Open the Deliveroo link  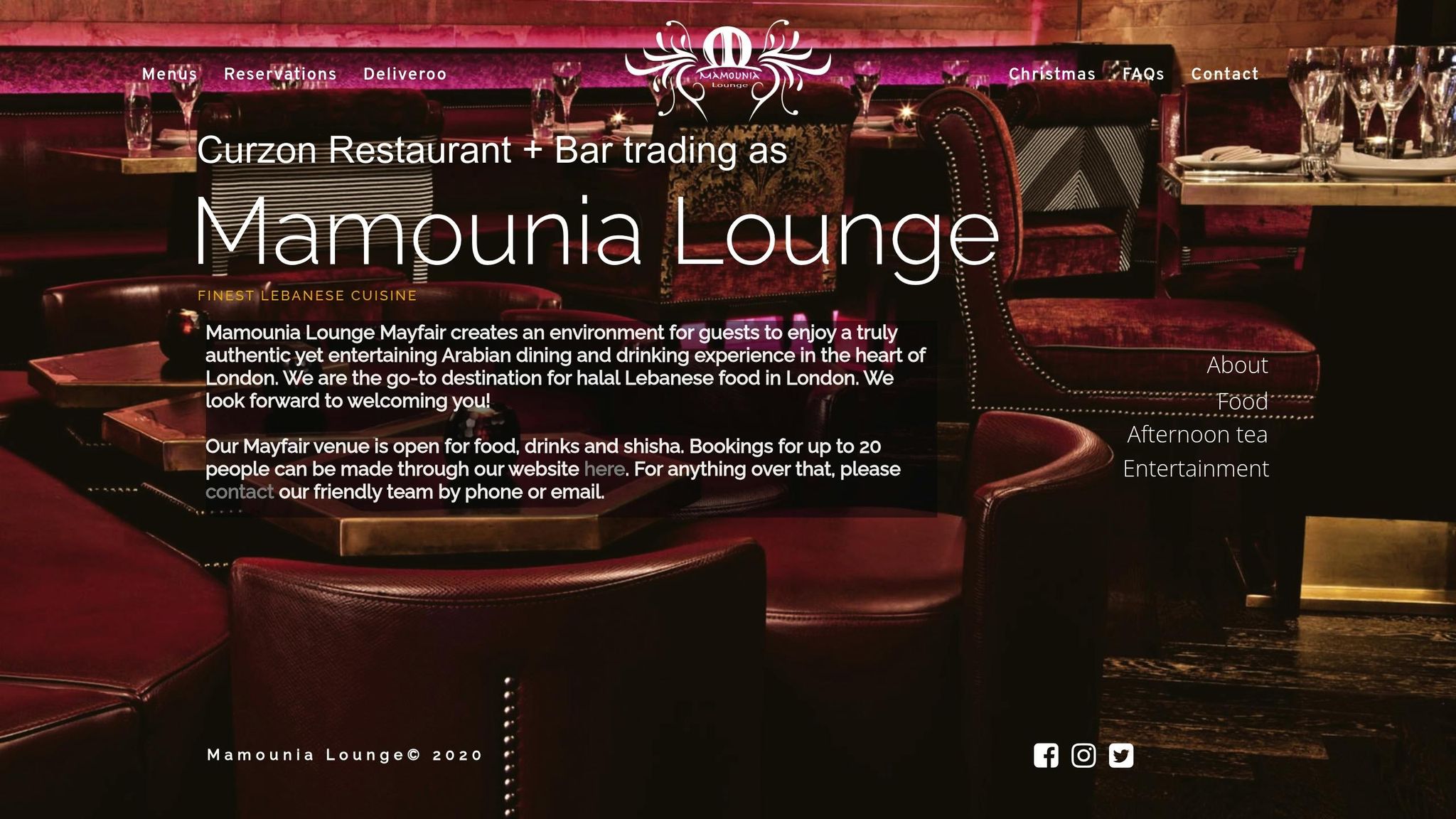coord(405,74)
